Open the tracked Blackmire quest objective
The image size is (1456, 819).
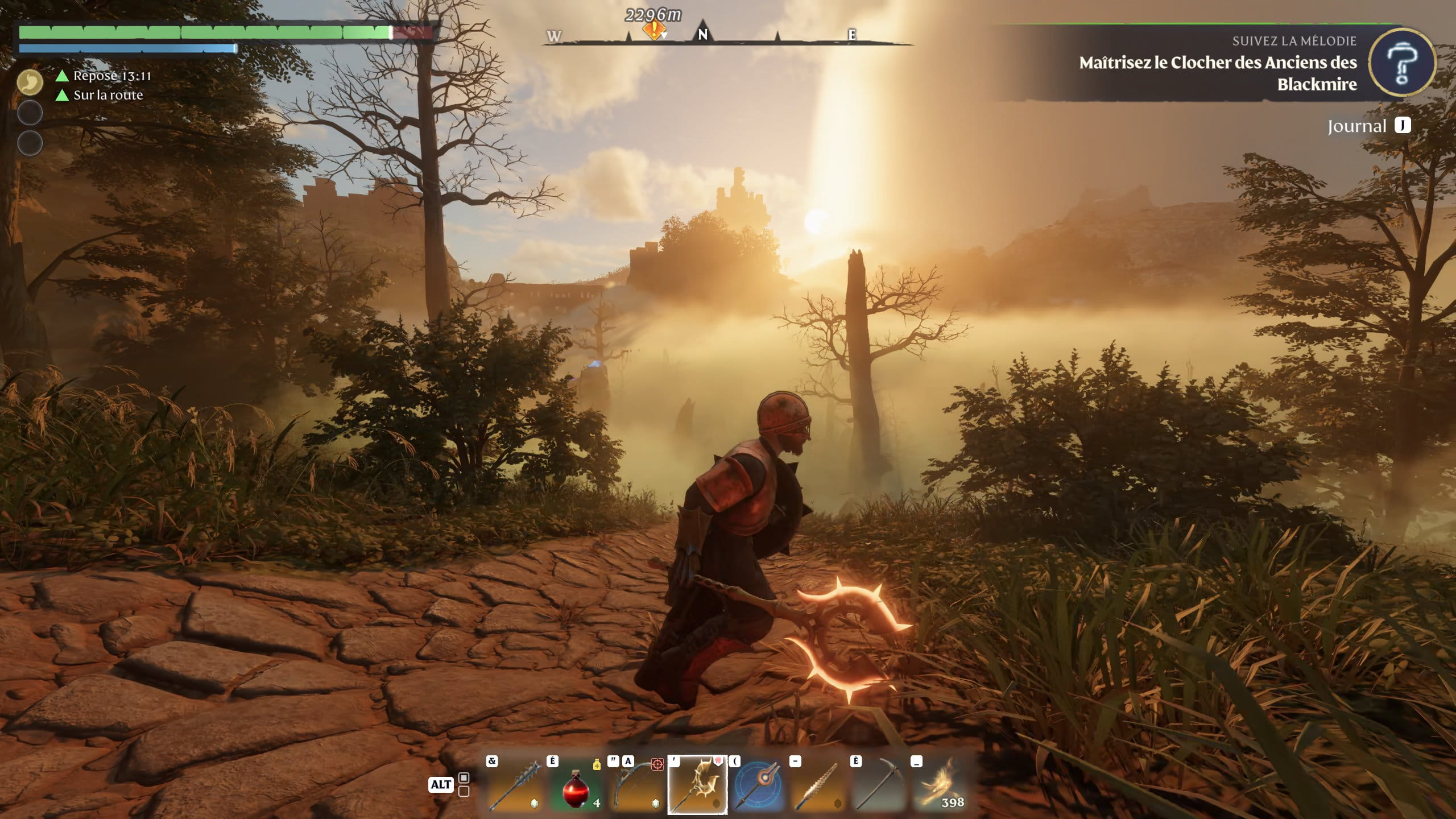click(x=1217, y=73)
